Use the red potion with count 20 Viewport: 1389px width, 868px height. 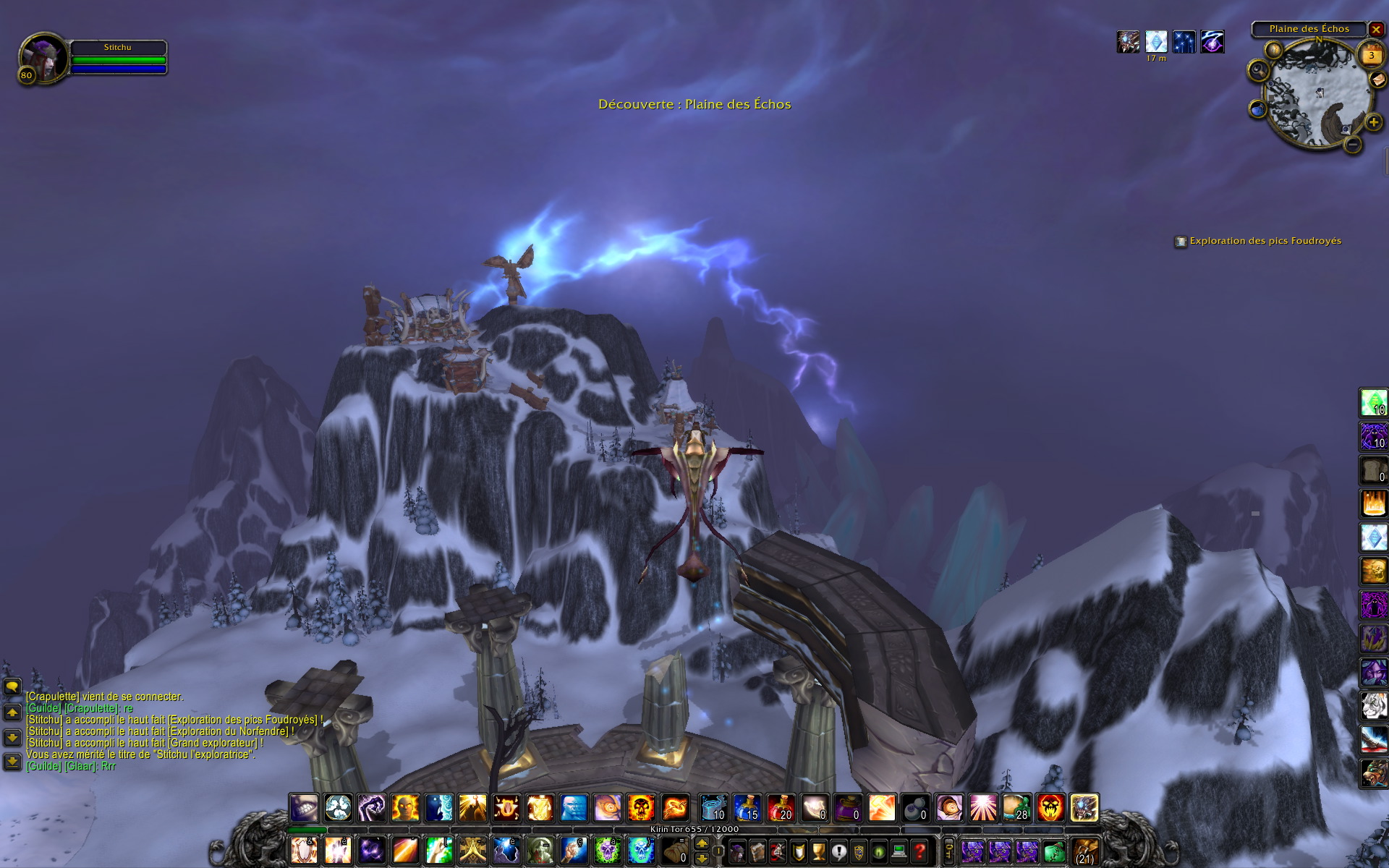click(780, 807)
